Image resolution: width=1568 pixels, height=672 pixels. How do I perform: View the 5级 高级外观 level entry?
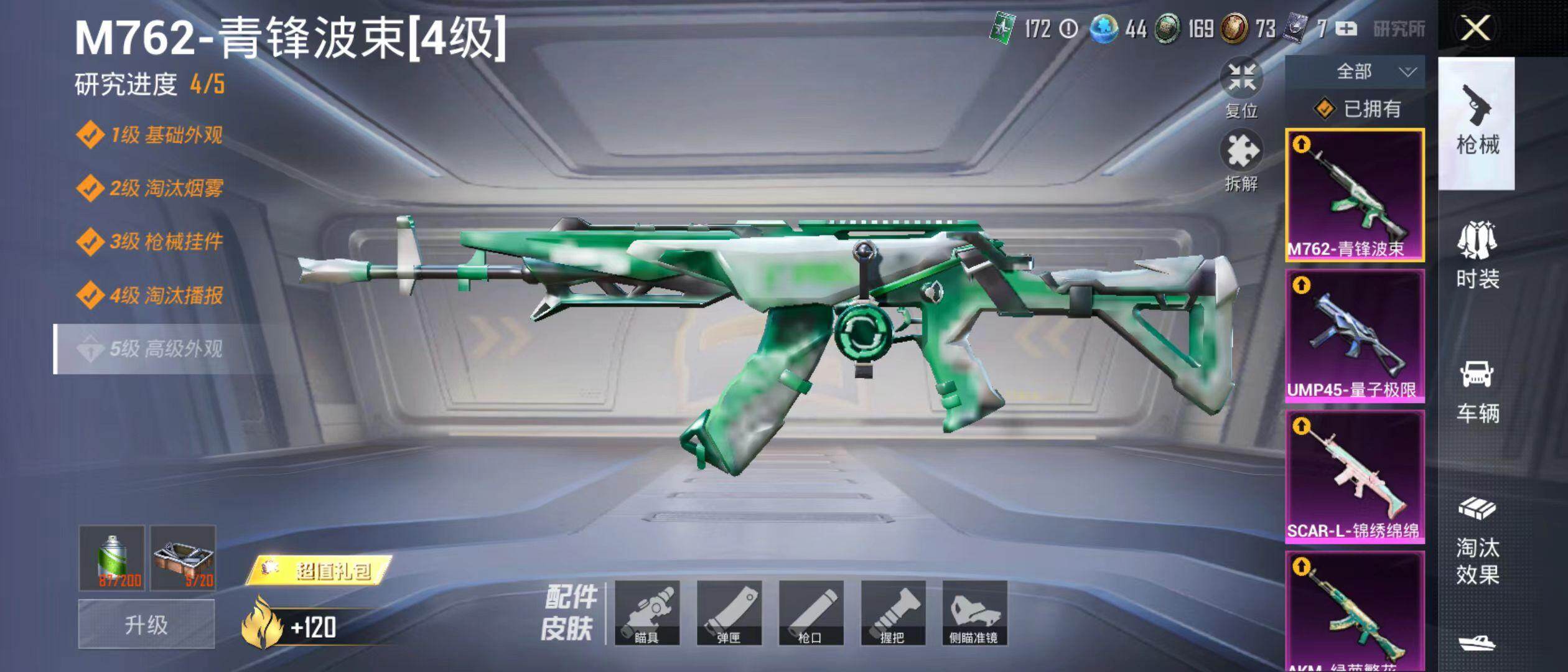[x=165, y=349]
